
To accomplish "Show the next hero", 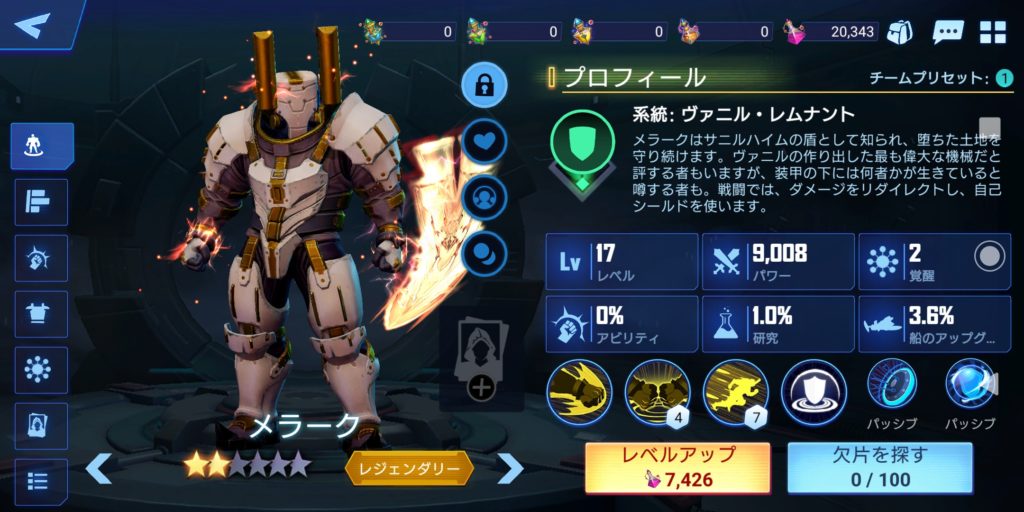I will pyautogui.click(x=510, y=467).
